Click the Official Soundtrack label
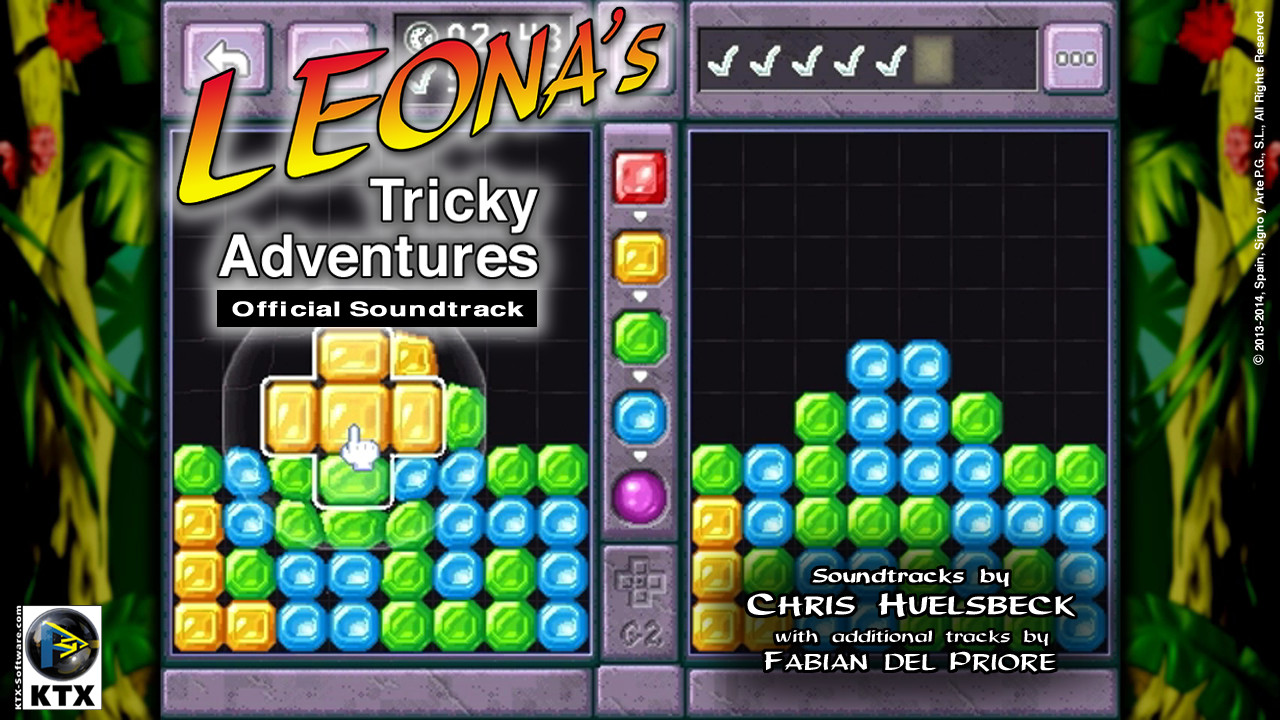 [x=382, y=309]
